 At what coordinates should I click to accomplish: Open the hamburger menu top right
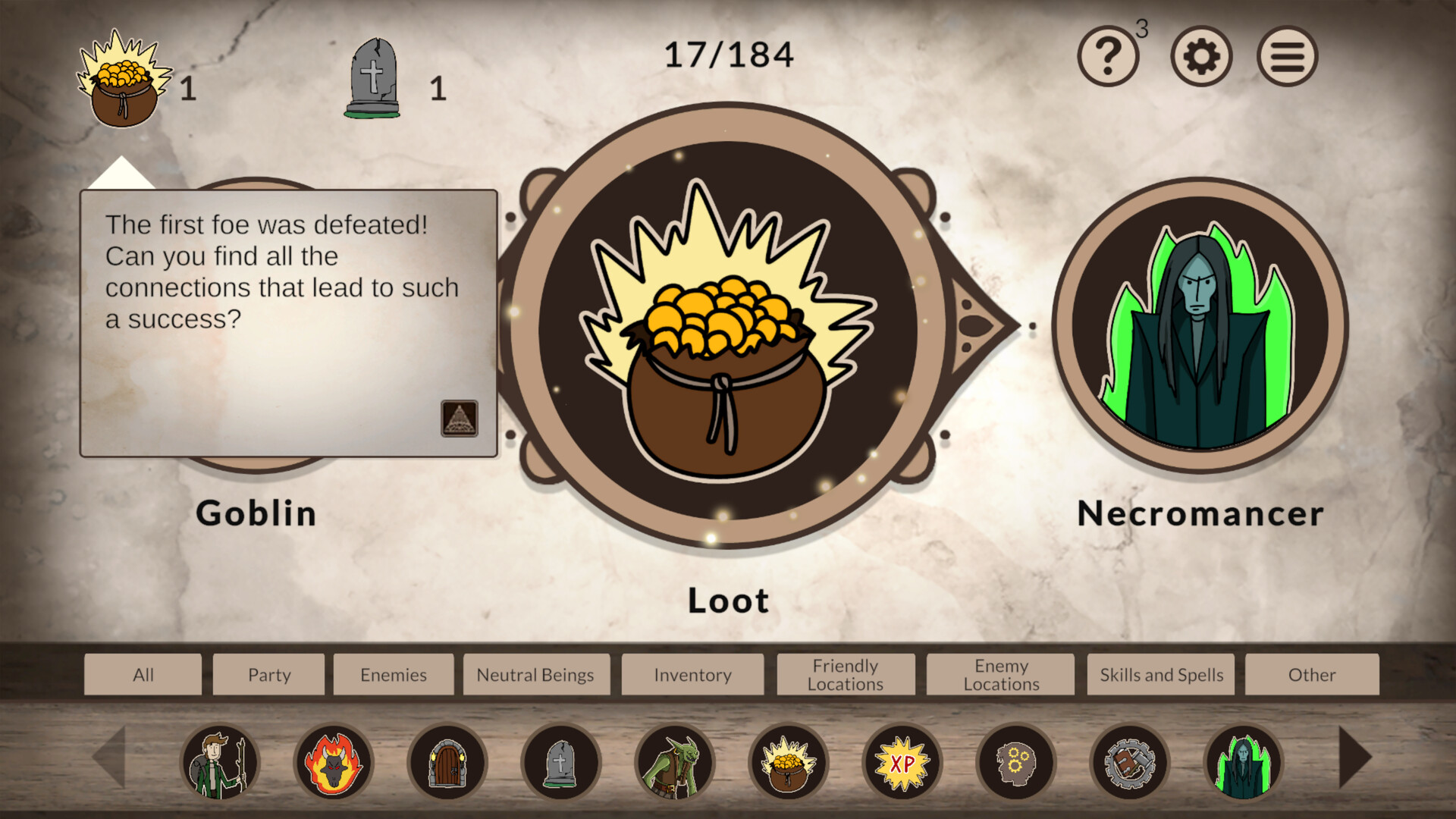coord(1287,55)
